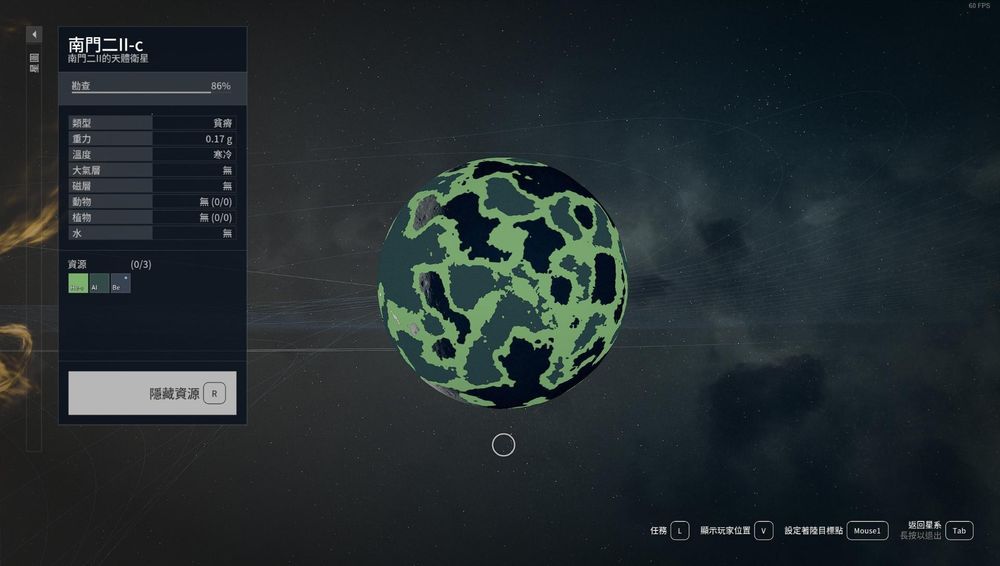This screenshot has width=1000, height=566.
Task: Select the Be beryllium resource tile
Action: click(x=120, y=284)
